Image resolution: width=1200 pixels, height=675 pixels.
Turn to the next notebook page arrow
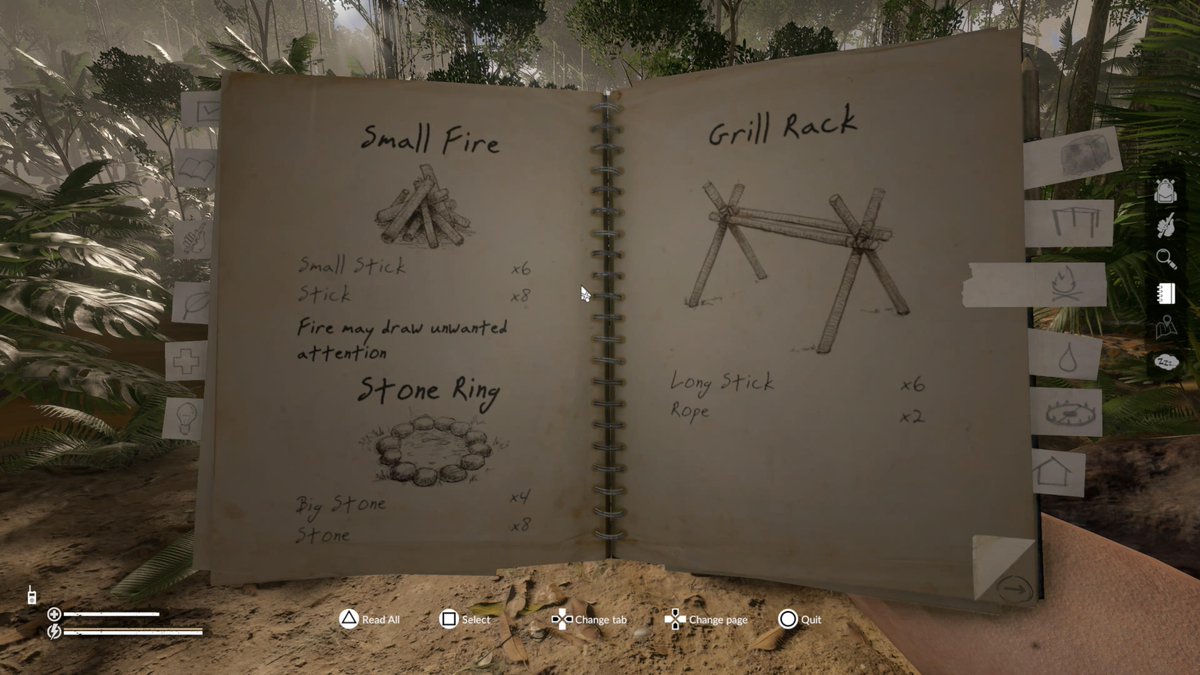pos(1013,589)
